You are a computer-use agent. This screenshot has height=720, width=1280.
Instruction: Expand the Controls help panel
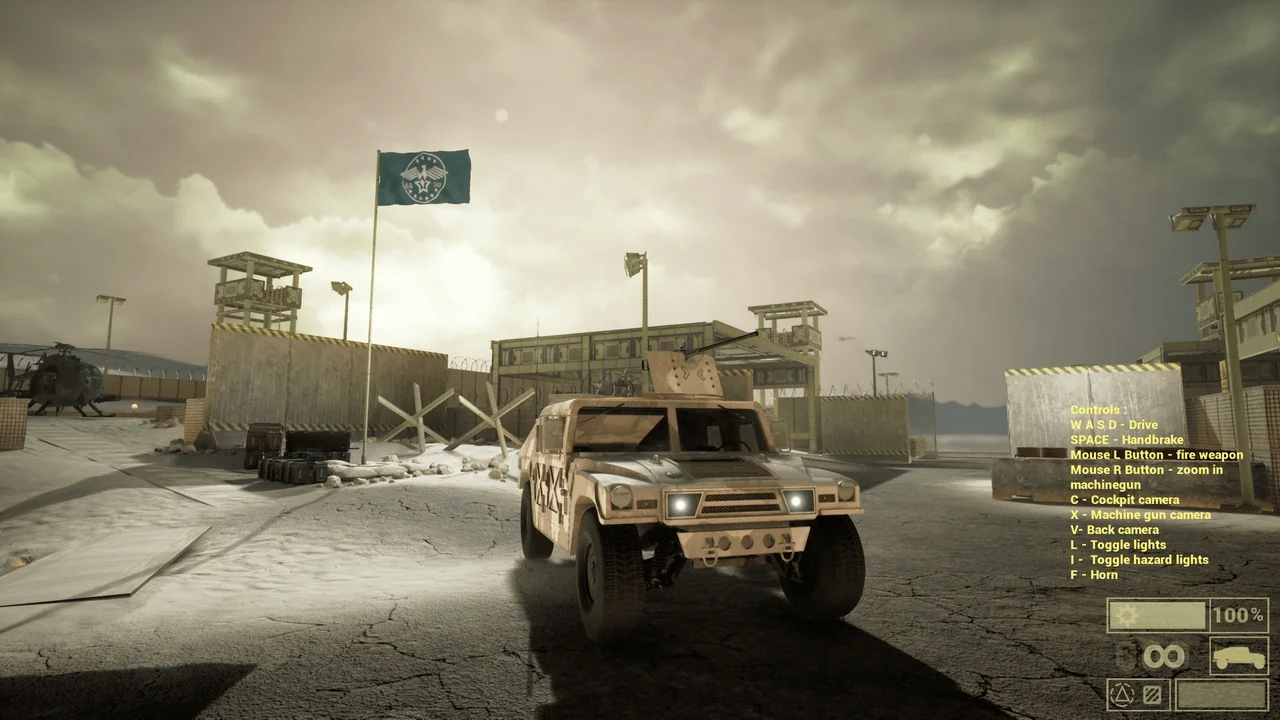1097,409
